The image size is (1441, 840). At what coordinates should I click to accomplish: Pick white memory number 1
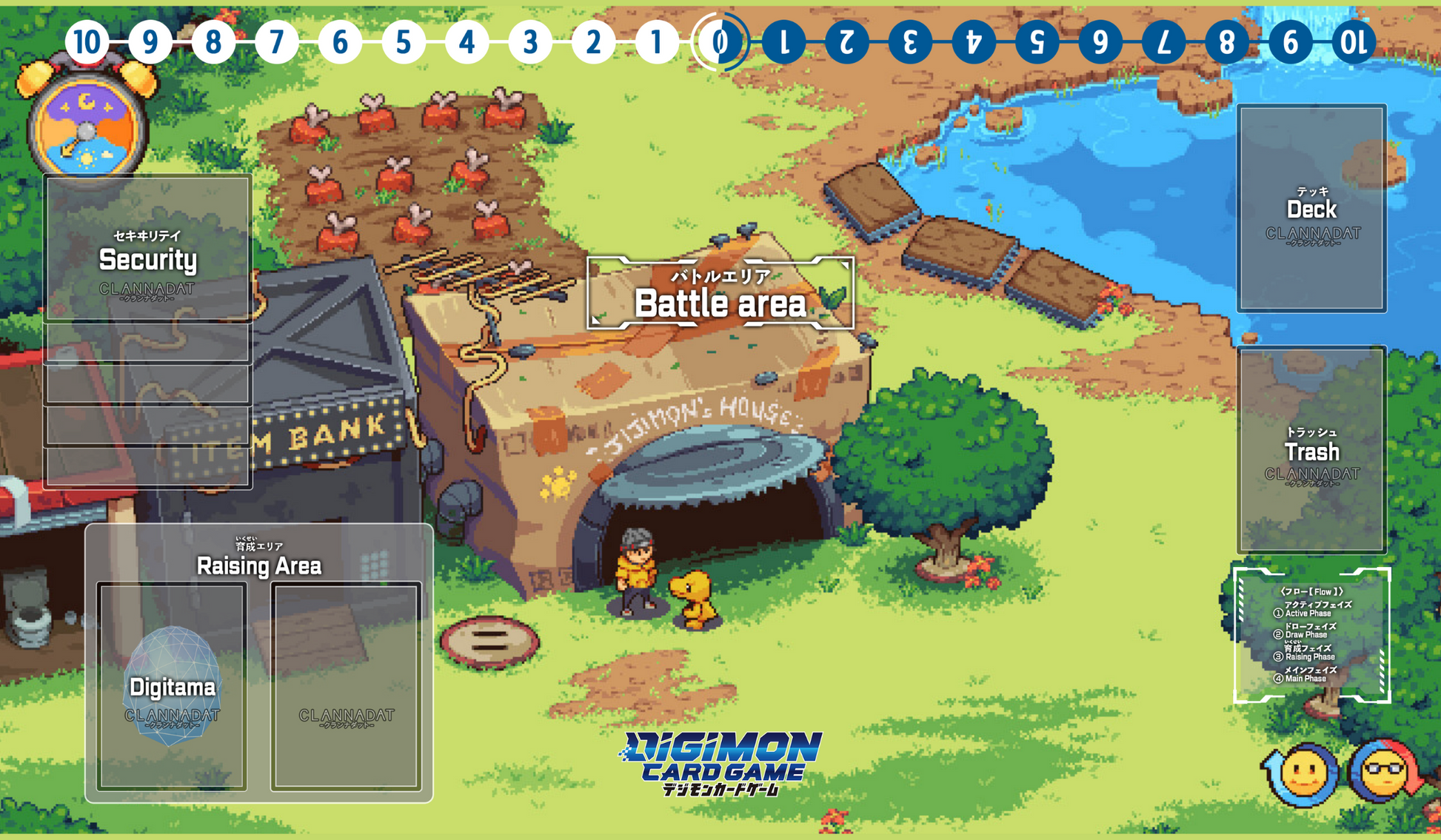[x=656, y=42]
